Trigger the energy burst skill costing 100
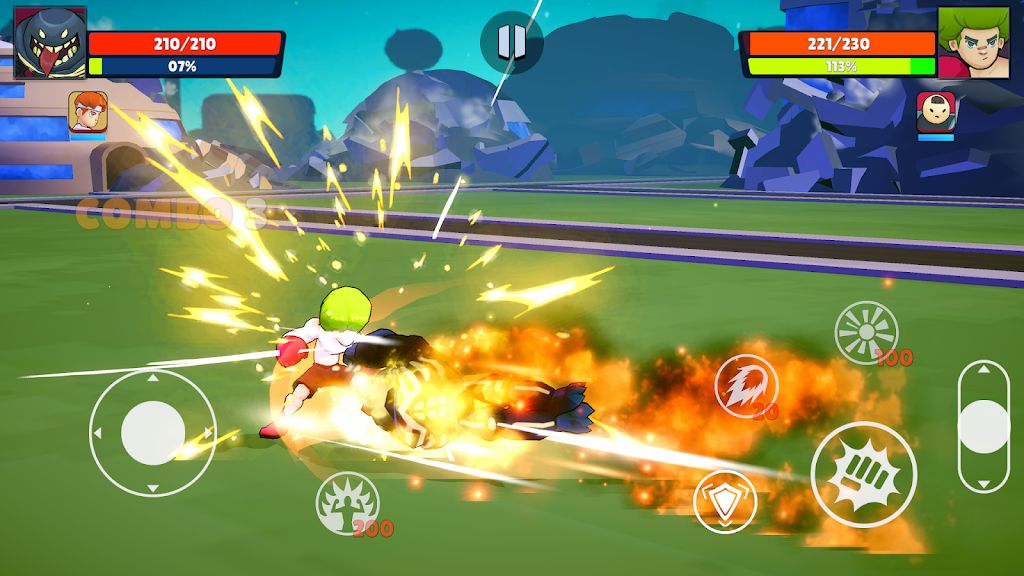 [x=866, y=332]
